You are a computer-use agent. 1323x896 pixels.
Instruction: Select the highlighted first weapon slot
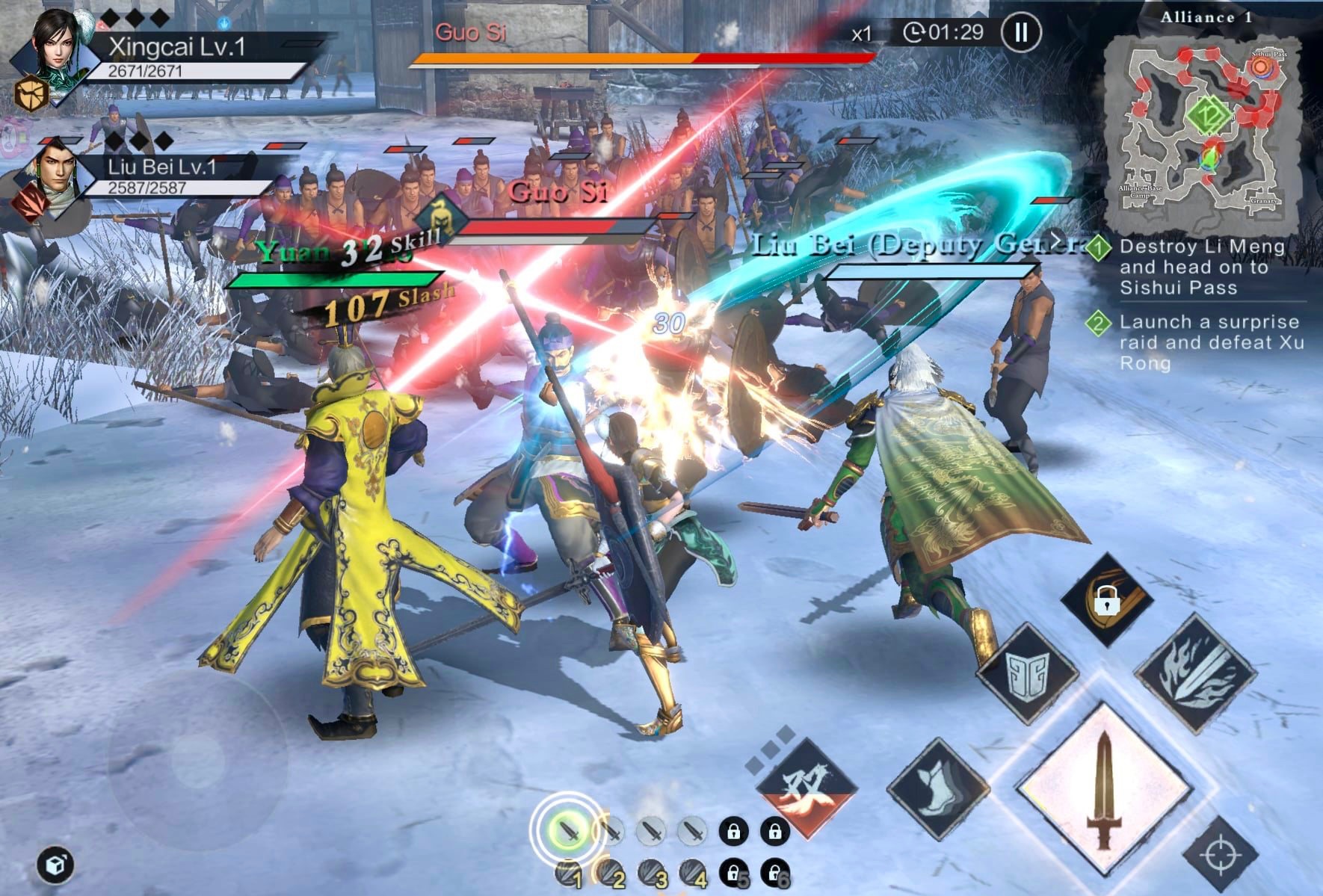[x=569, y=830]
